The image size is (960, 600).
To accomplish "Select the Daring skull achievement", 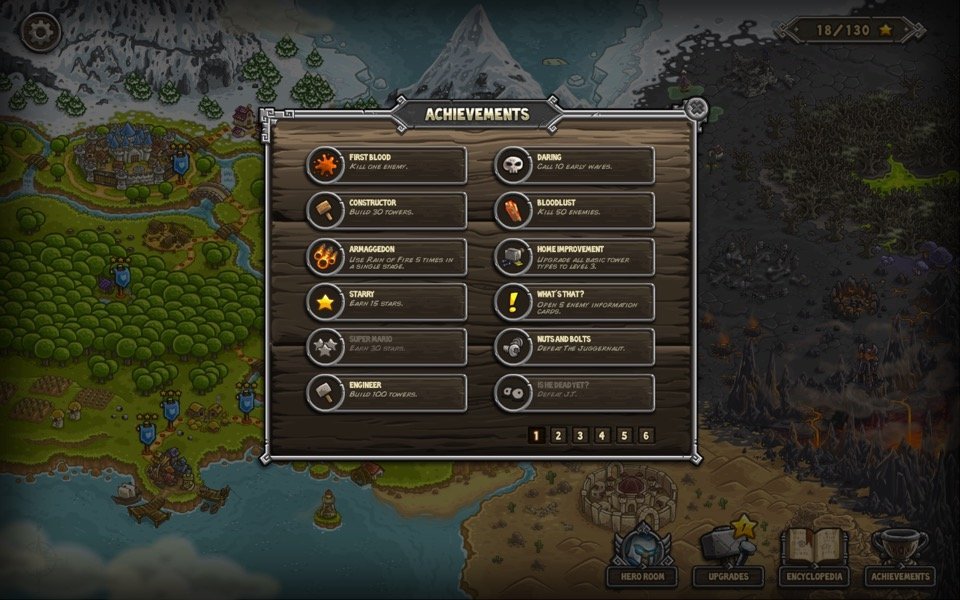I will (575, 165).
